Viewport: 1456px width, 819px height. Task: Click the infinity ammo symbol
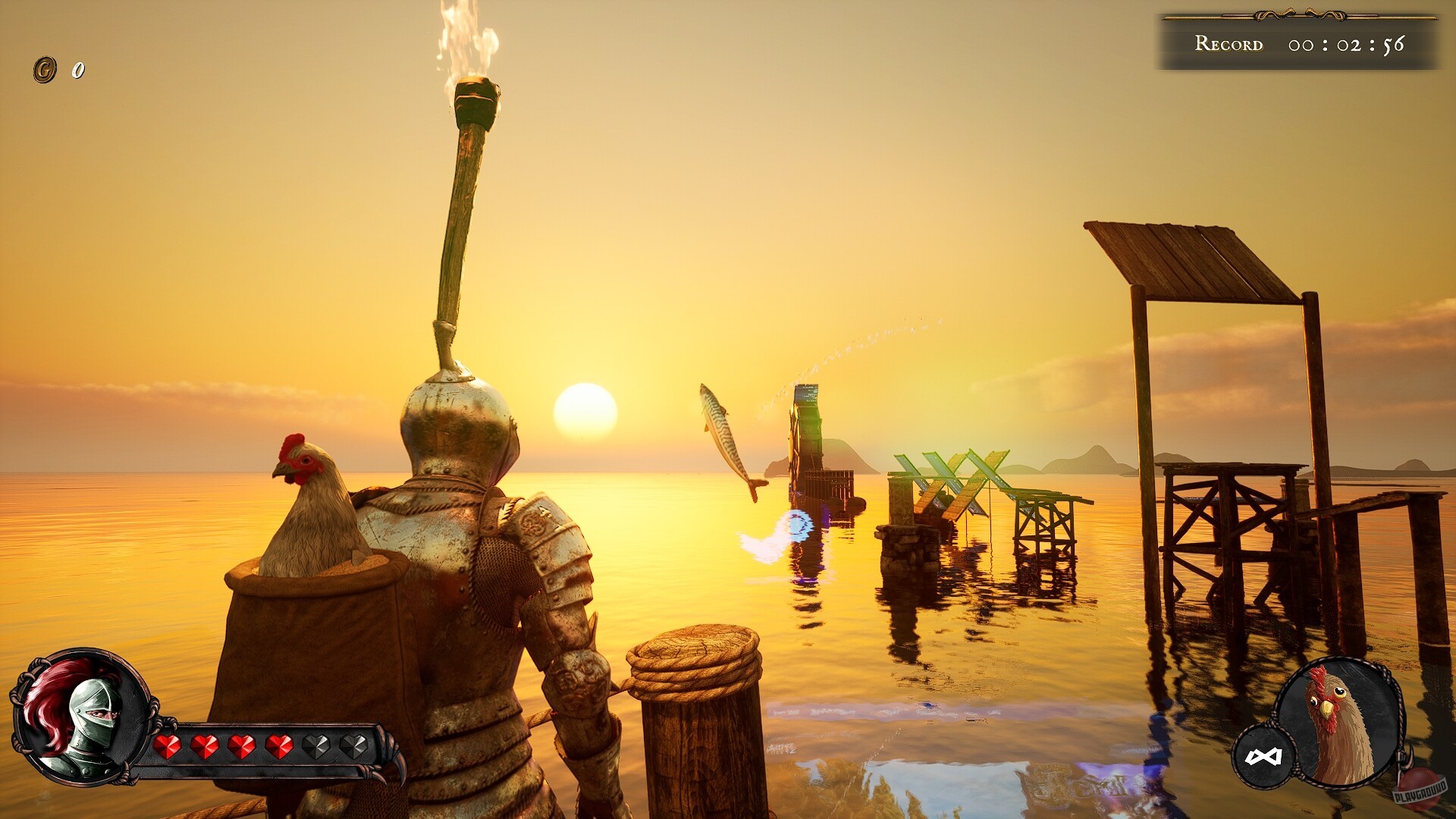1263,756
